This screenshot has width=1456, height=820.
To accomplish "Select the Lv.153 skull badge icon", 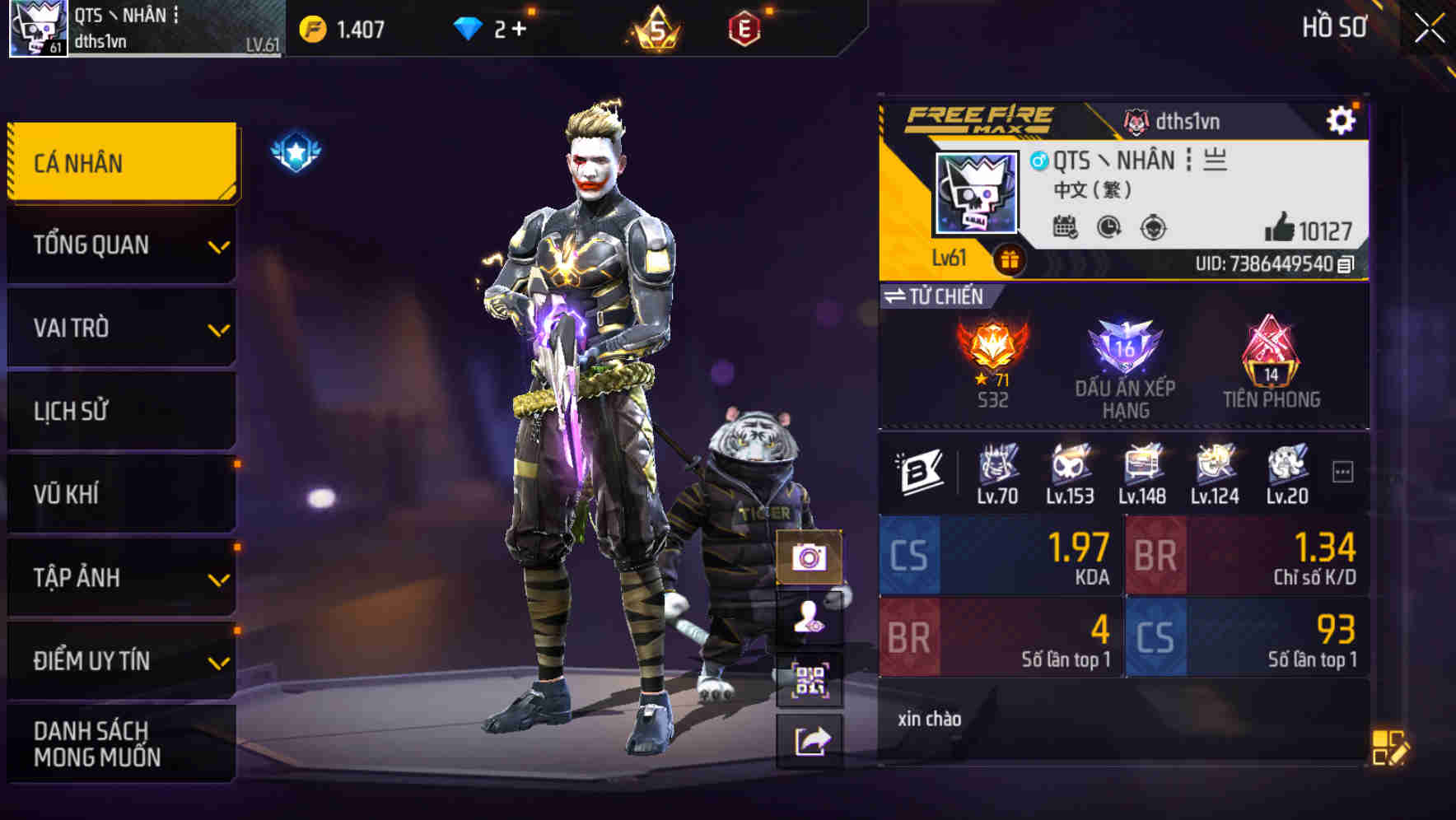I will pos(1069,468).
